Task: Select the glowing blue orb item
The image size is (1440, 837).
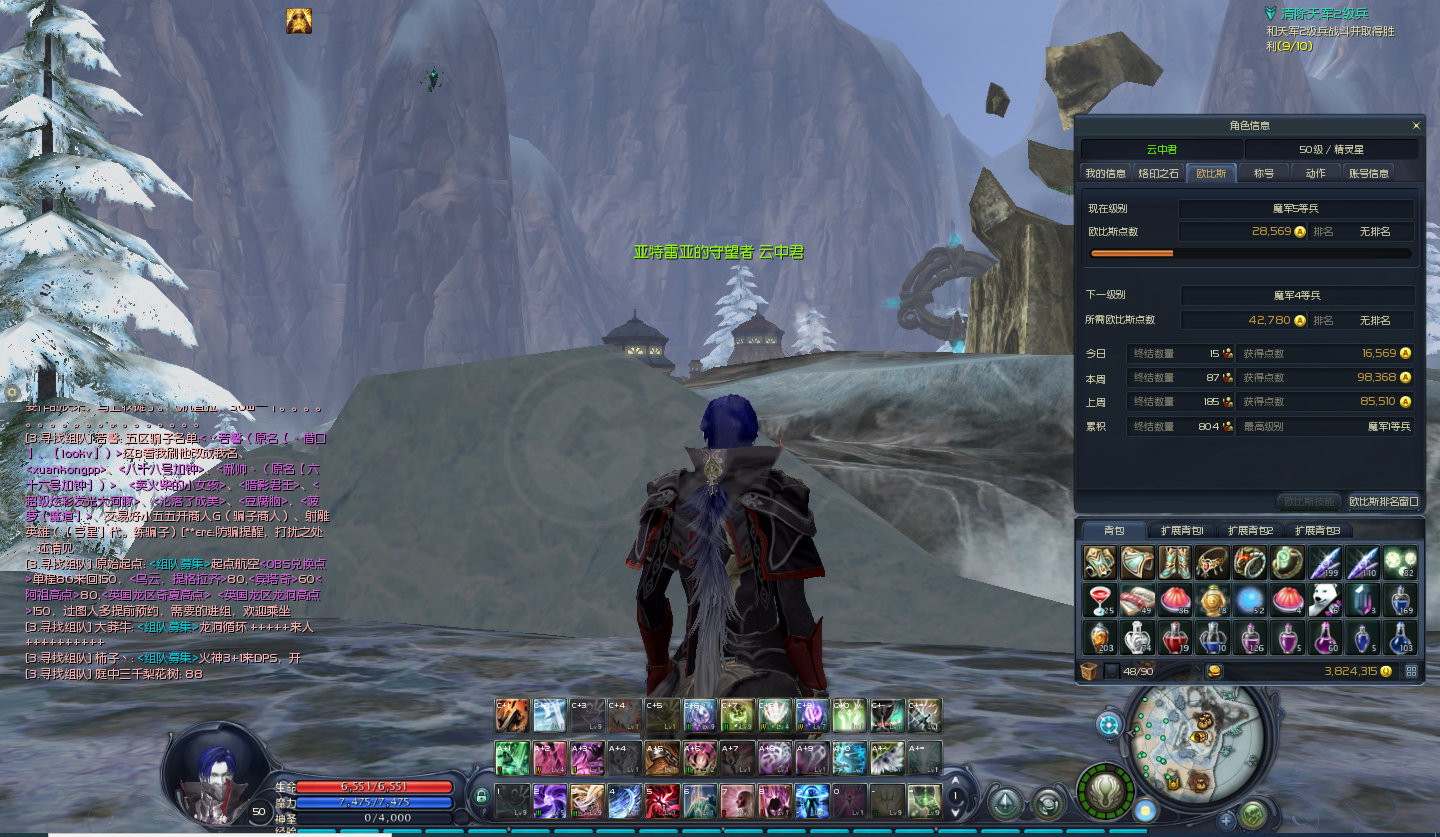Action: coord(1250,600)
